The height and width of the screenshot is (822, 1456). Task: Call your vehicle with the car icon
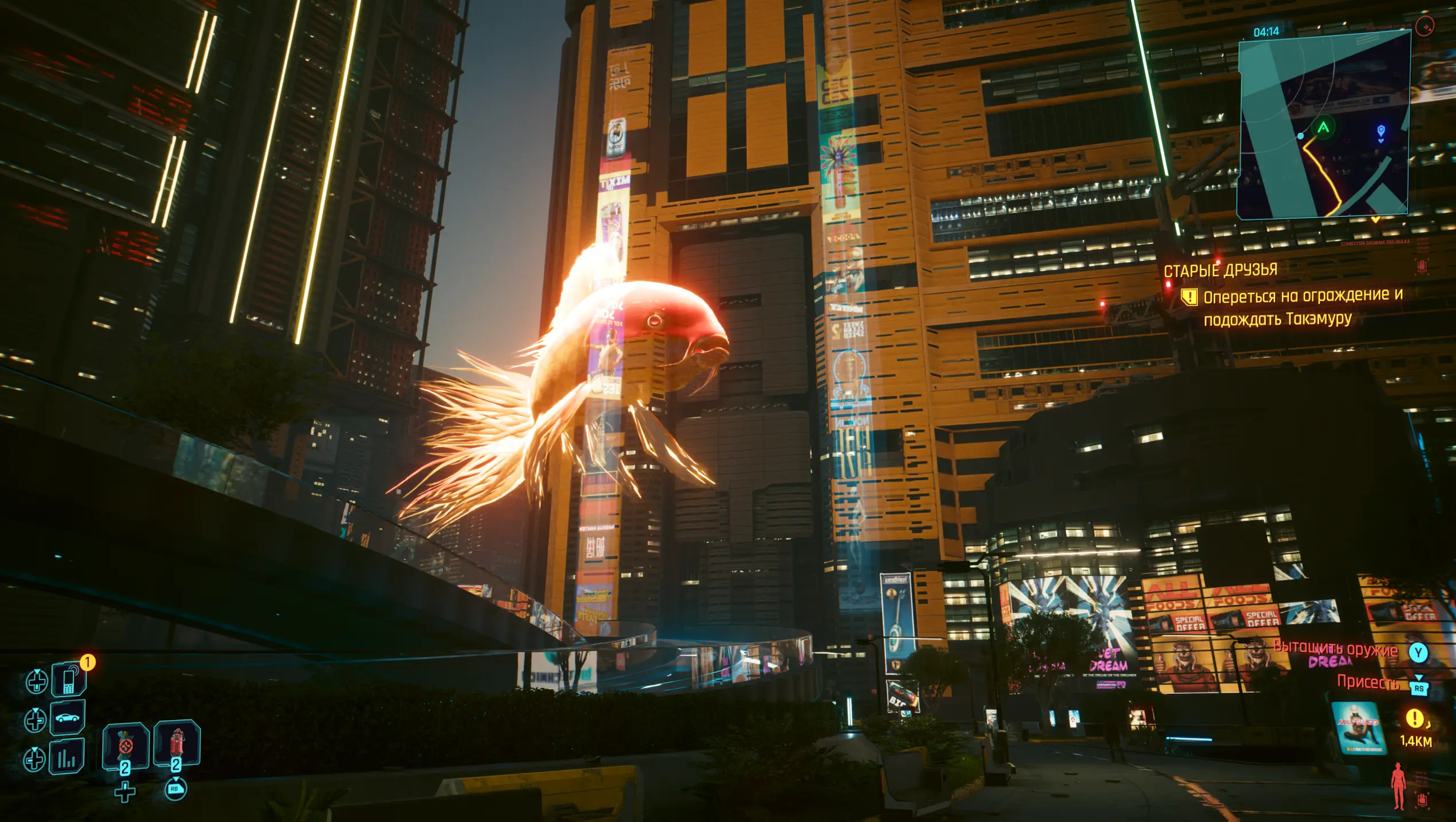(68, 717)
